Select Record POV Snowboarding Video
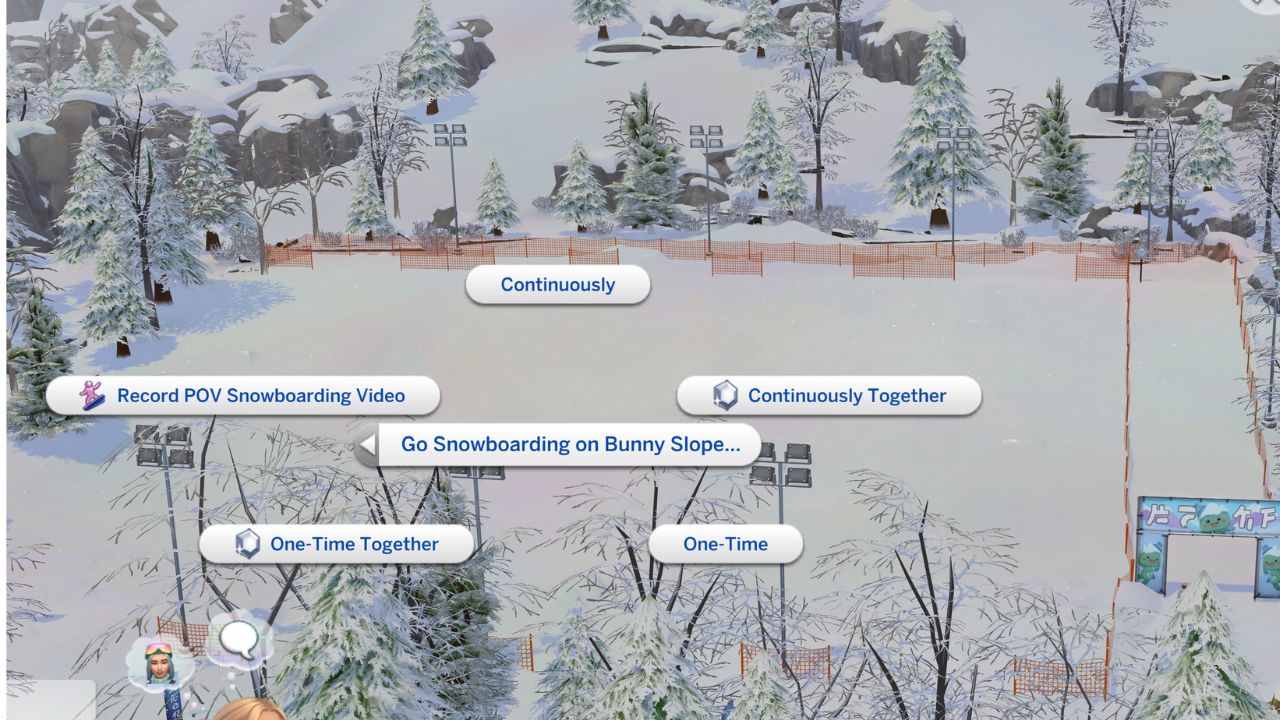 pos(259,395)
